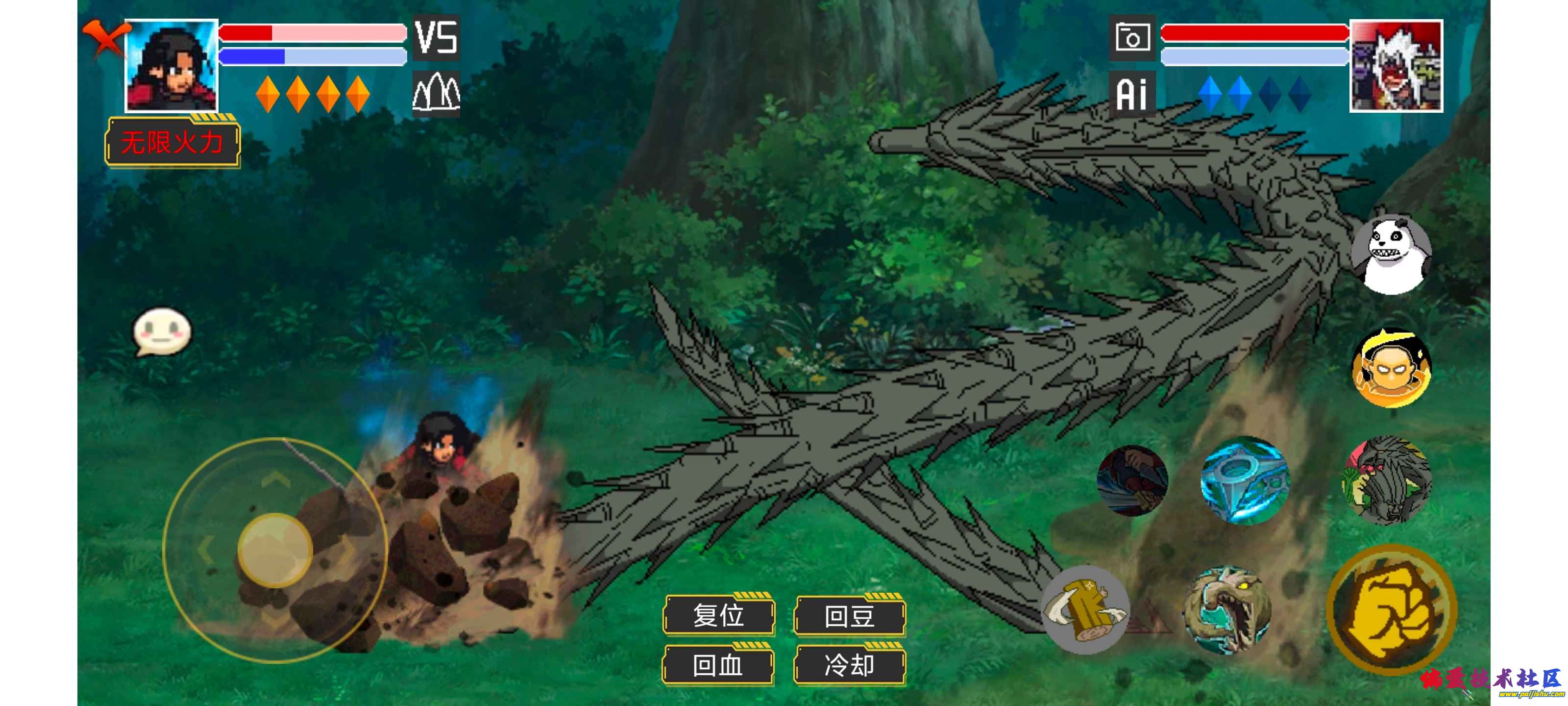
Task: Tap the 回血 restore health button
Action: (718, 665)
